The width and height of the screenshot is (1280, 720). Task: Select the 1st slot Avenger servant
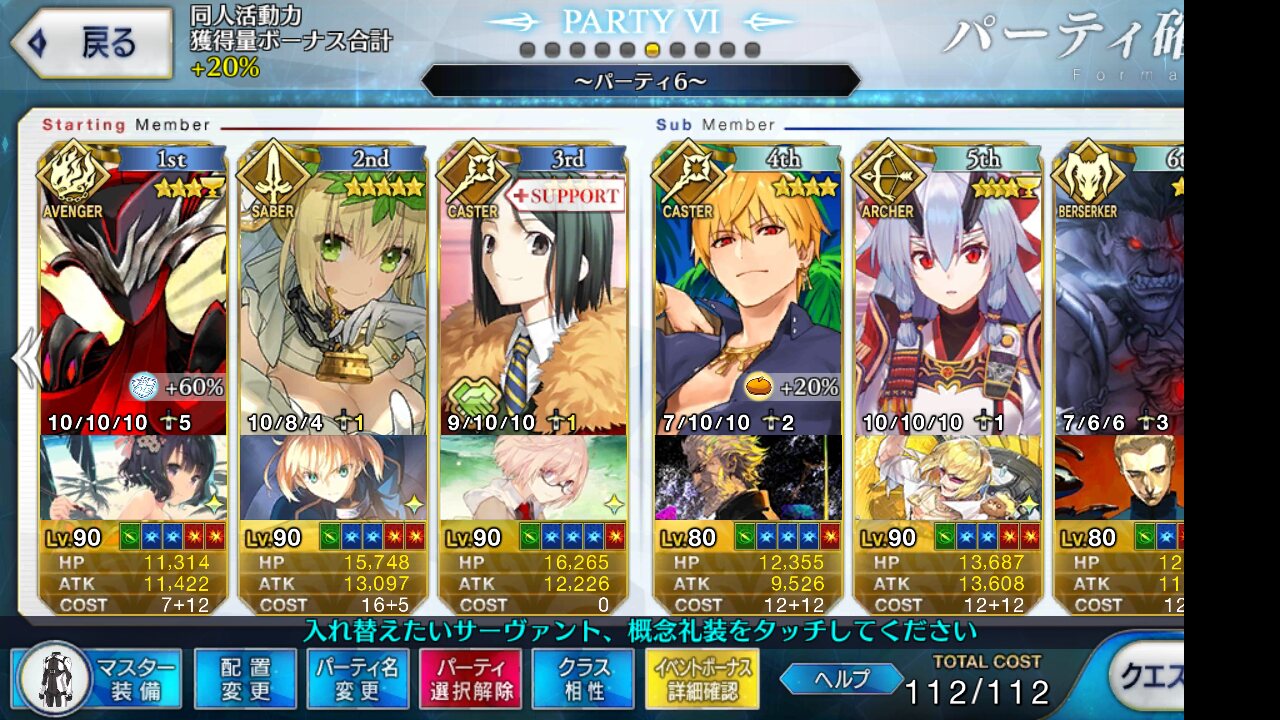tap(133, 300)
